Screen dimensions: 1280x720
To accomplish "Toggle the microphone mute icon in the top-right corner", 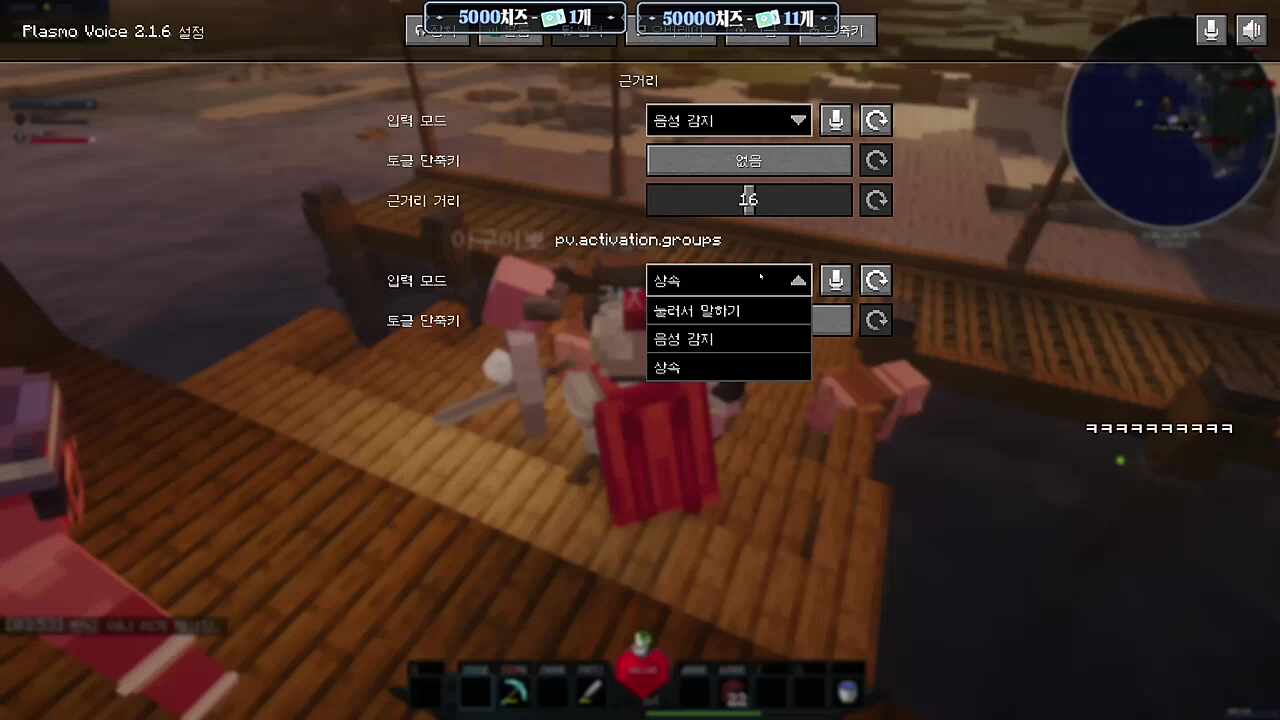I will coord(1211,30).
